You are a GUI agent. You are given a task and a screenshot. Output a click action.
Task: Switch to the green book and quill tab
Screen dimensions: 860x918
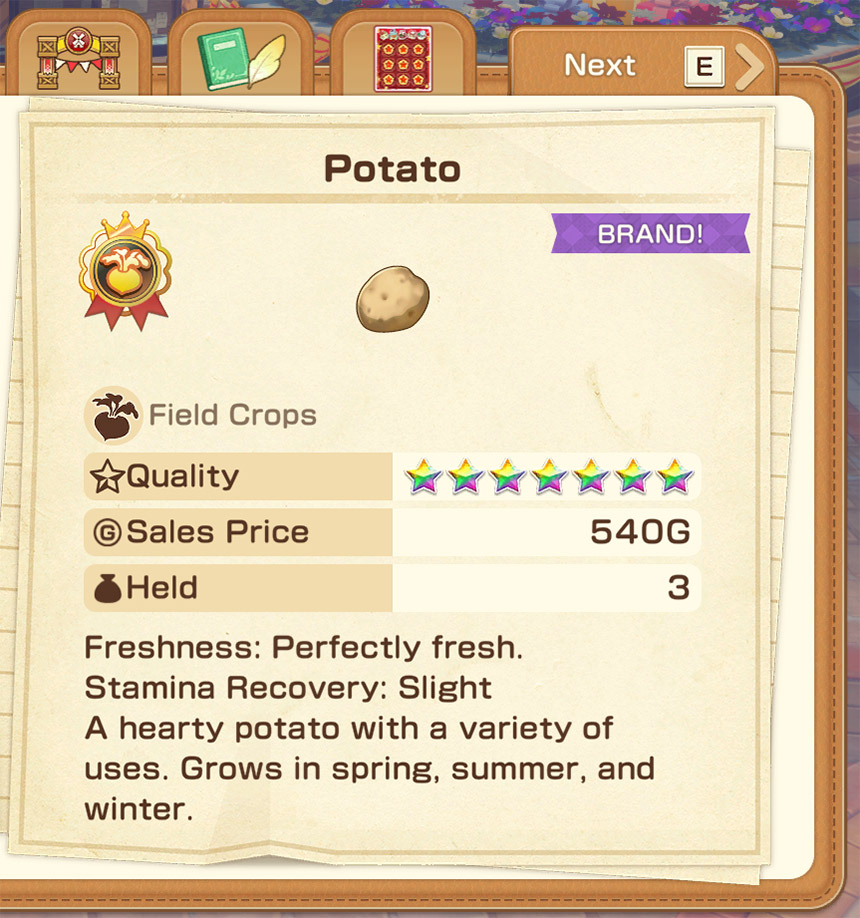click(x=241, y=58)
